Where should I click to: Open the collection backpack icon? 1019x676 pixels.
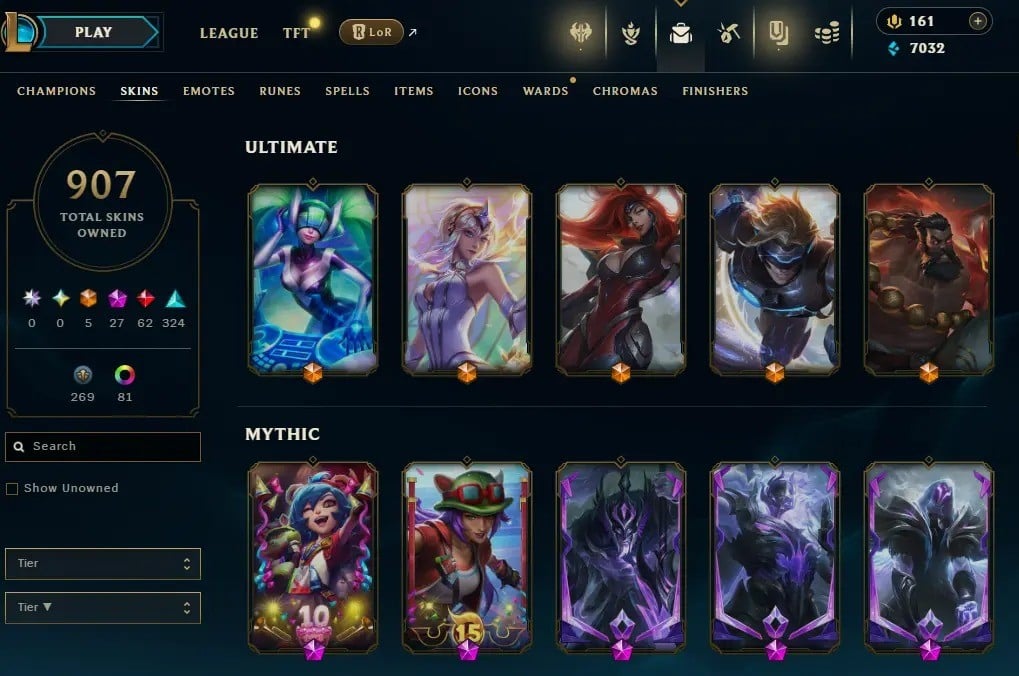click(x=680, y=34)
